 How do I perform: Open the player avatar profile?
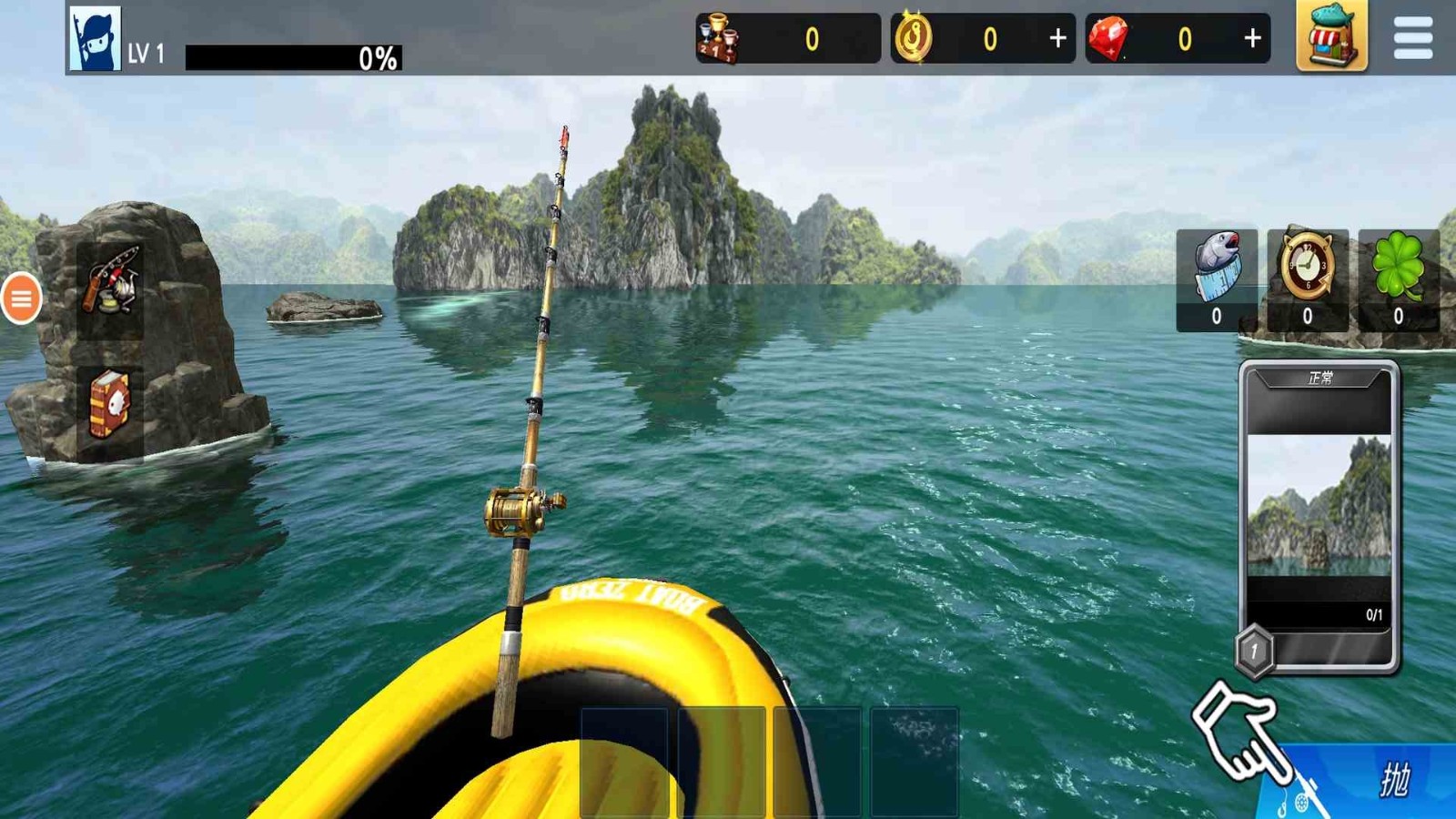(x=95, y=39)
